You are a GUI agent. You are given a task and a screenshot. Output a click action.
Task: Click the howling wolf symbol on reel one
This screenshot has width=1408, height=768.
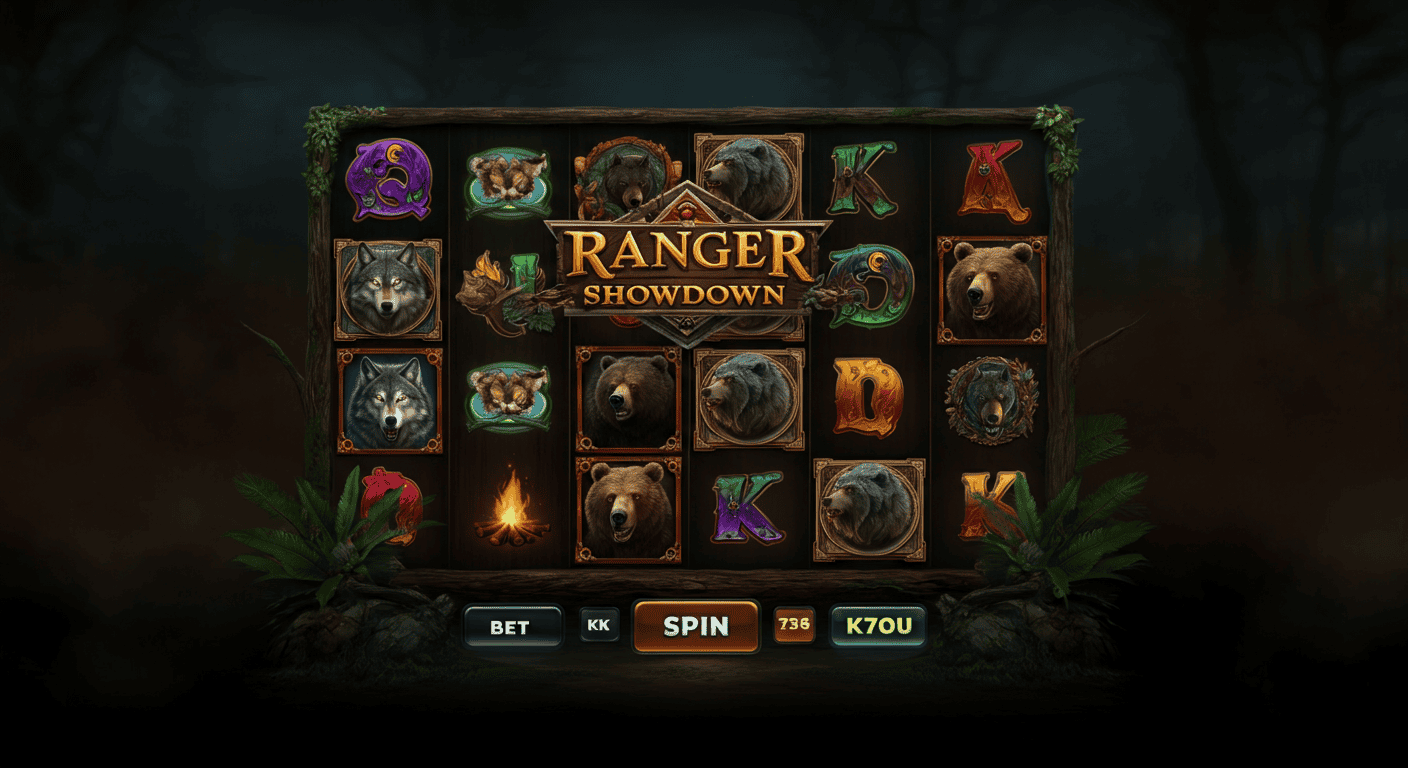coord(390,400)
